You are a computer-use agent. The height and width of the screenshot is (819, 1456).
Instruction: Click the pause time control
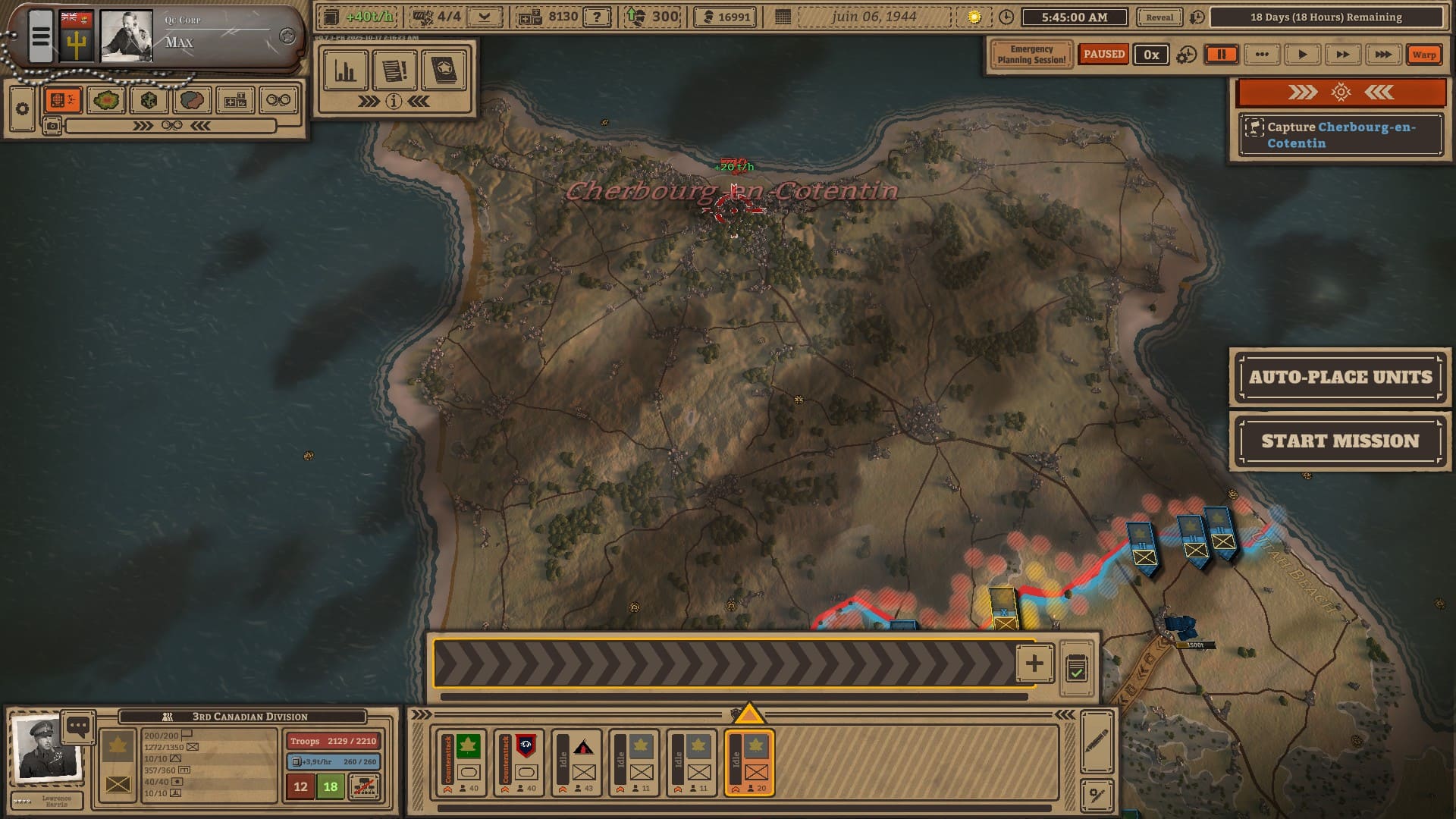(x=1221, y=55)
